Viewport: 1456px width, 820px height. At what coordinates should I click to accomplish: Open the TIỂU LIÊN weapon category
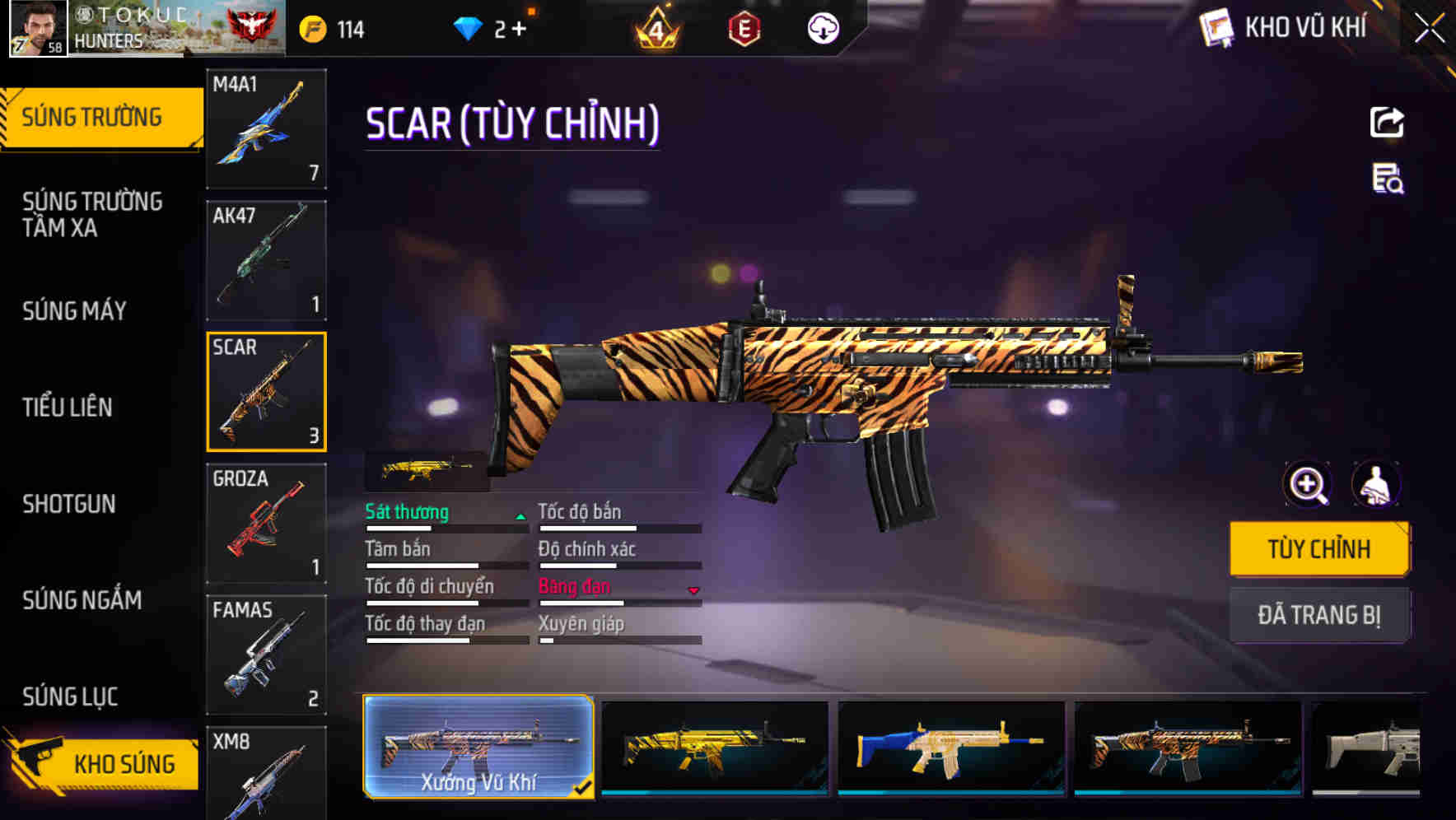click(68, 407)
